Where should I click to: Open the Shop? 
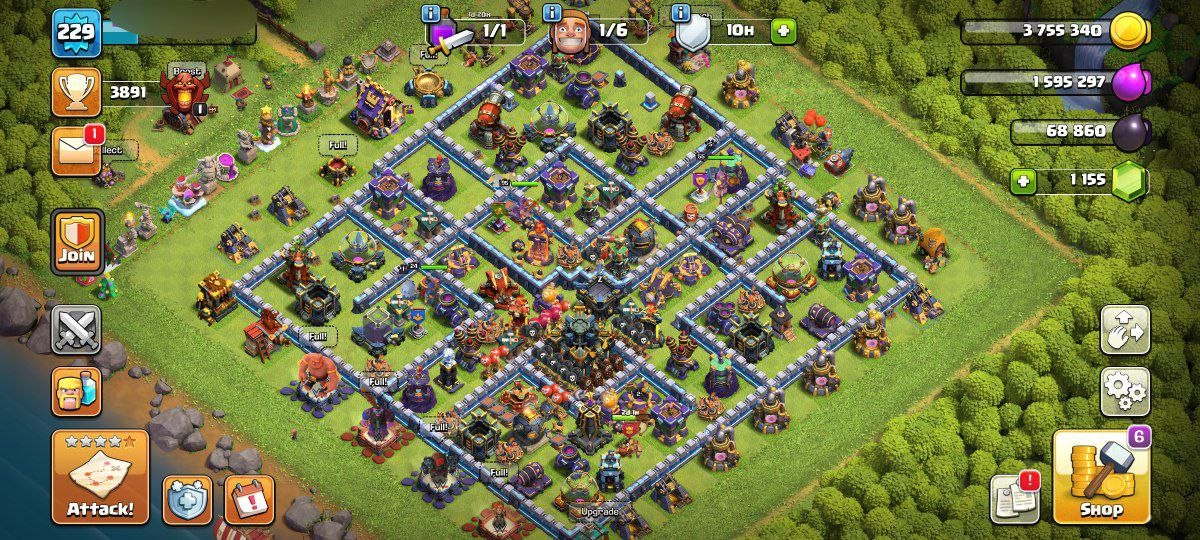click(x=1101, y=477)
